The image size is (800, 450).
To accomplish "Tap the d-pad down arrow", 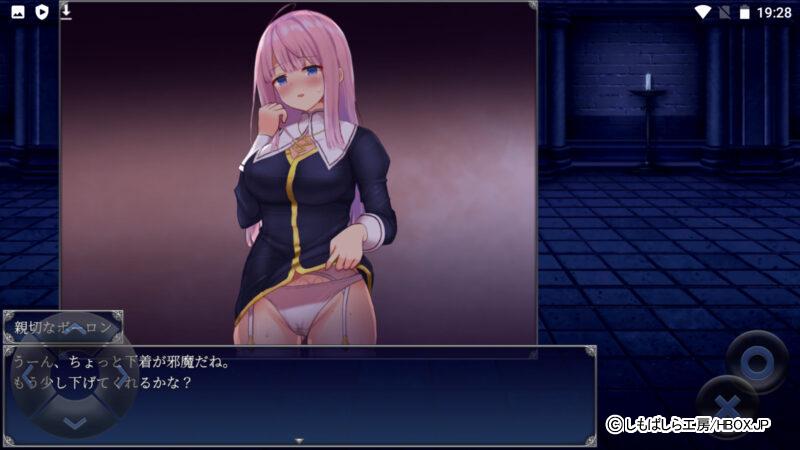I will pos(74,422).
